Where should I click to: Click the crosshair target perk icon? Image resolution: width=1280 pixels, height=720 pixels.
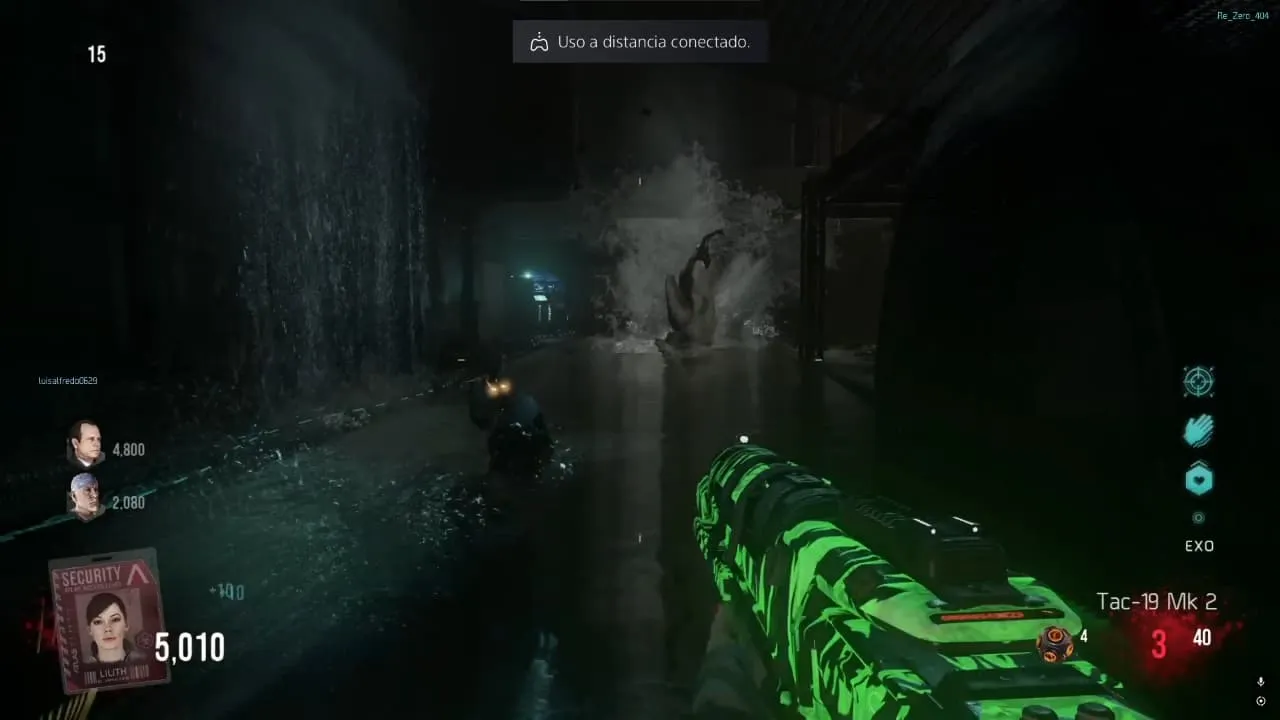(x=1198, y=381)
